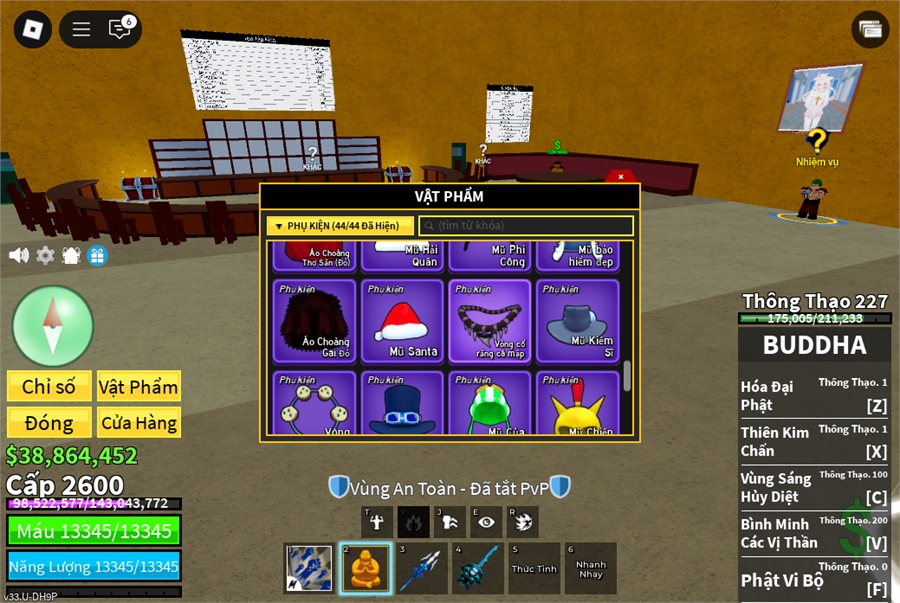Select the blue top hat with goggles
Screen dimensions: 900x603
(402, 406)
